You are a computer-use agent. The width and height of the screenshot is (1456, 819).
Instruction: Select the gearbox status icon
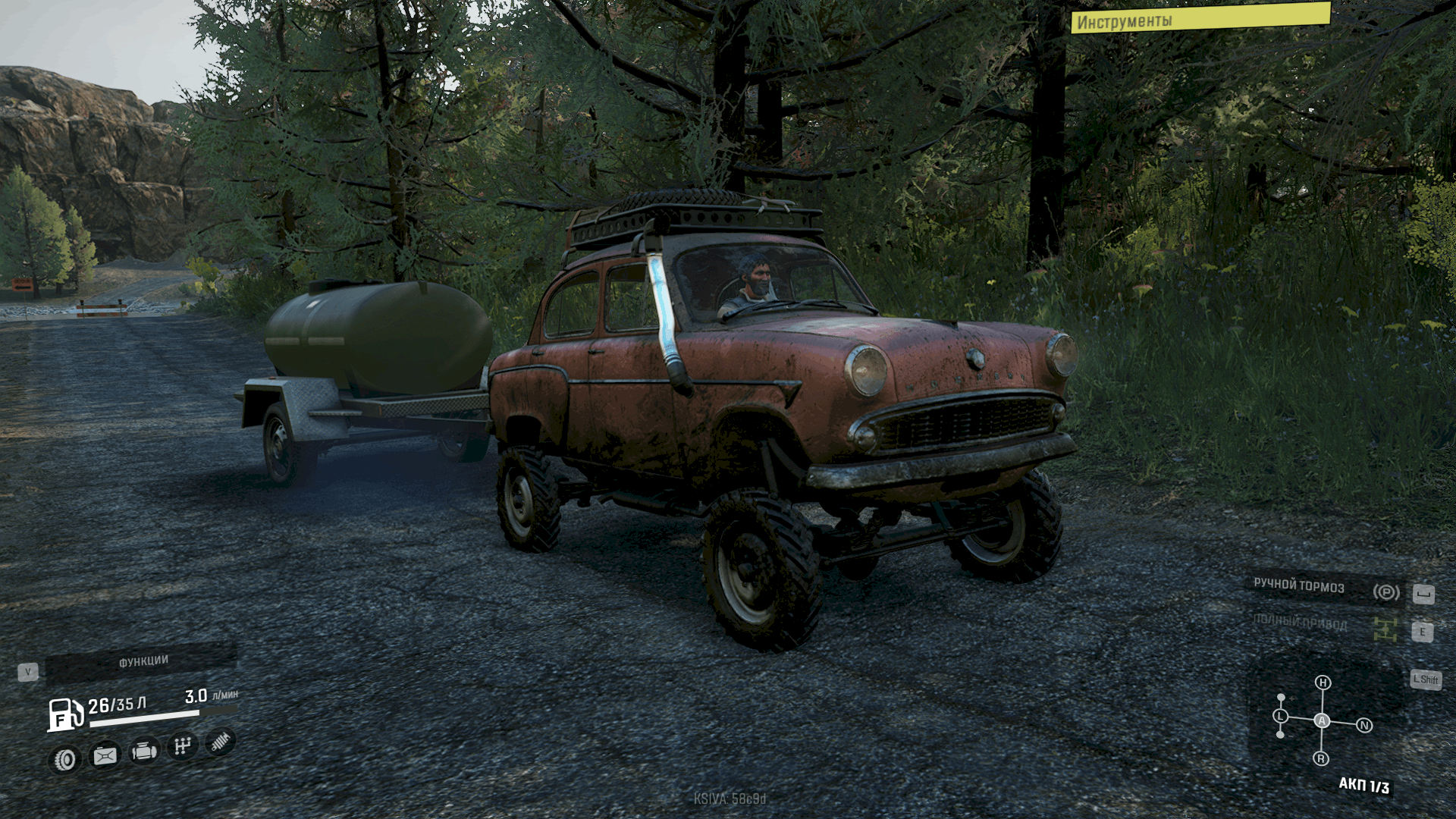tap(182, 746)
